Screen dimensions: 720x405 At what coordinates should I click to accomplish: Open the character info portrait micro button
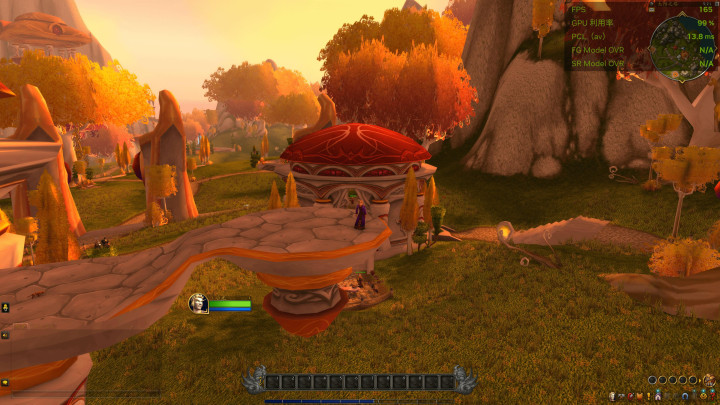coord(612,396)
